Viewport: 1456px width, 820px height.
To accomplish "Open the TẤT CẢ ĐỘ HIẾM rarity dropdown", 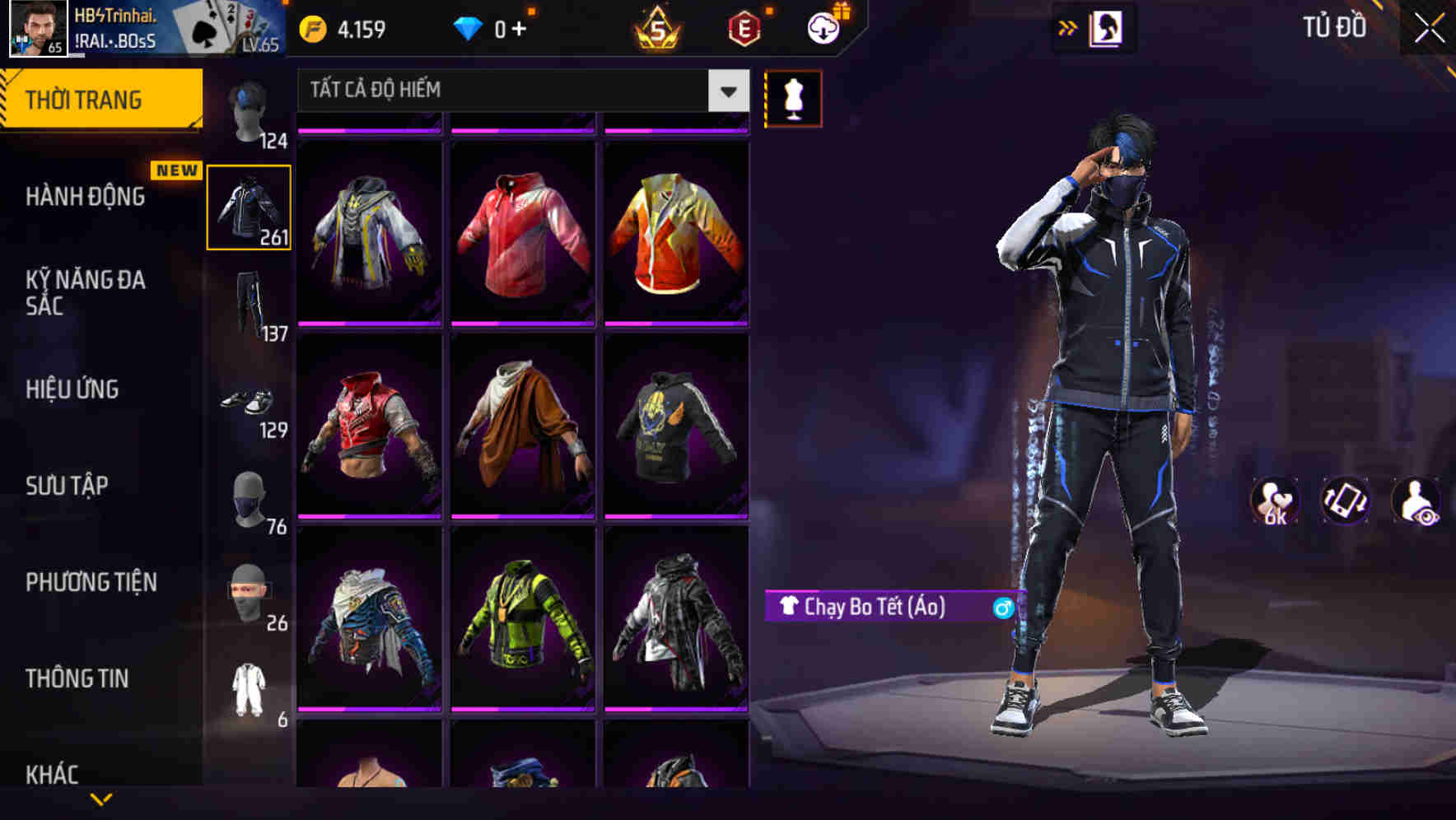I will tap(519, 91).
